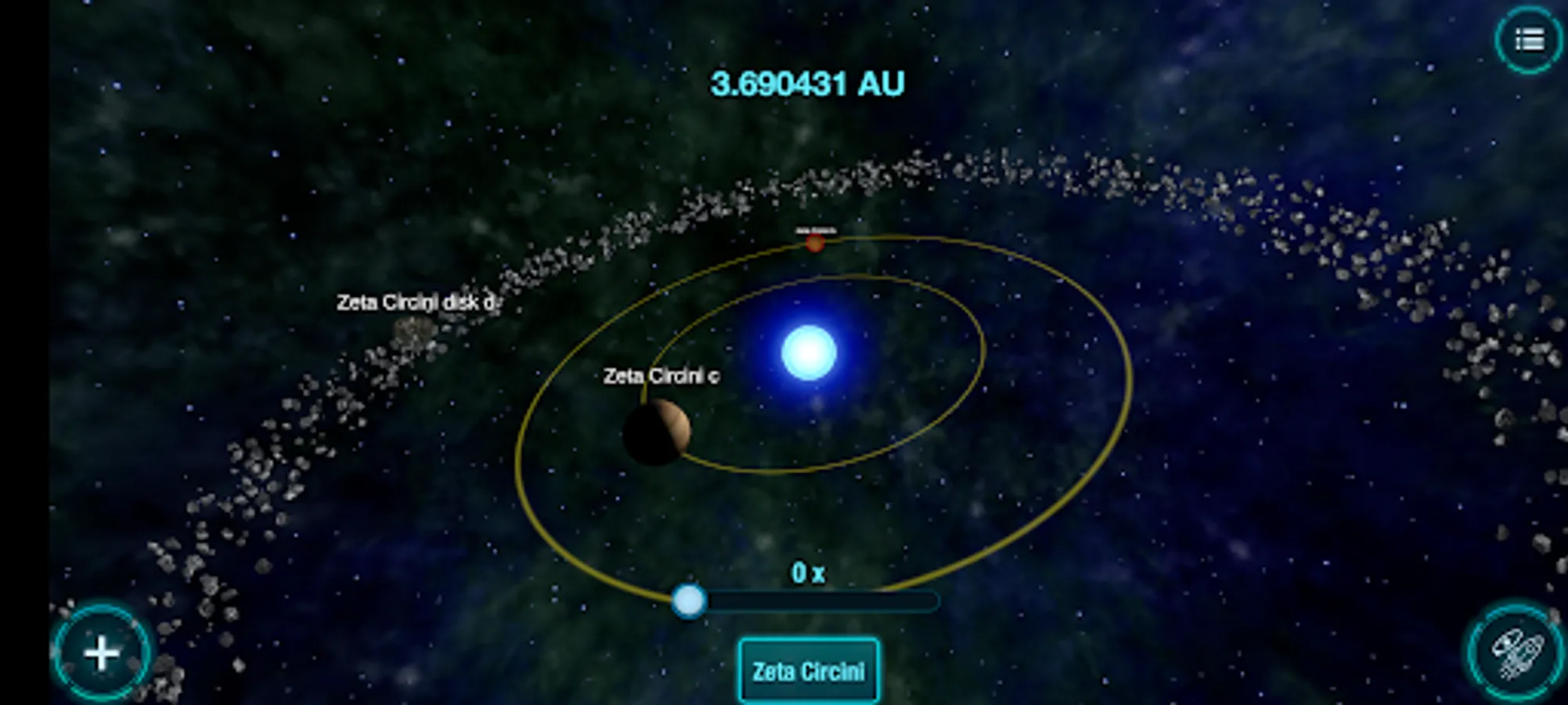Open the Zeta Circini system button

pyautogui.click(x=808, y=671)
